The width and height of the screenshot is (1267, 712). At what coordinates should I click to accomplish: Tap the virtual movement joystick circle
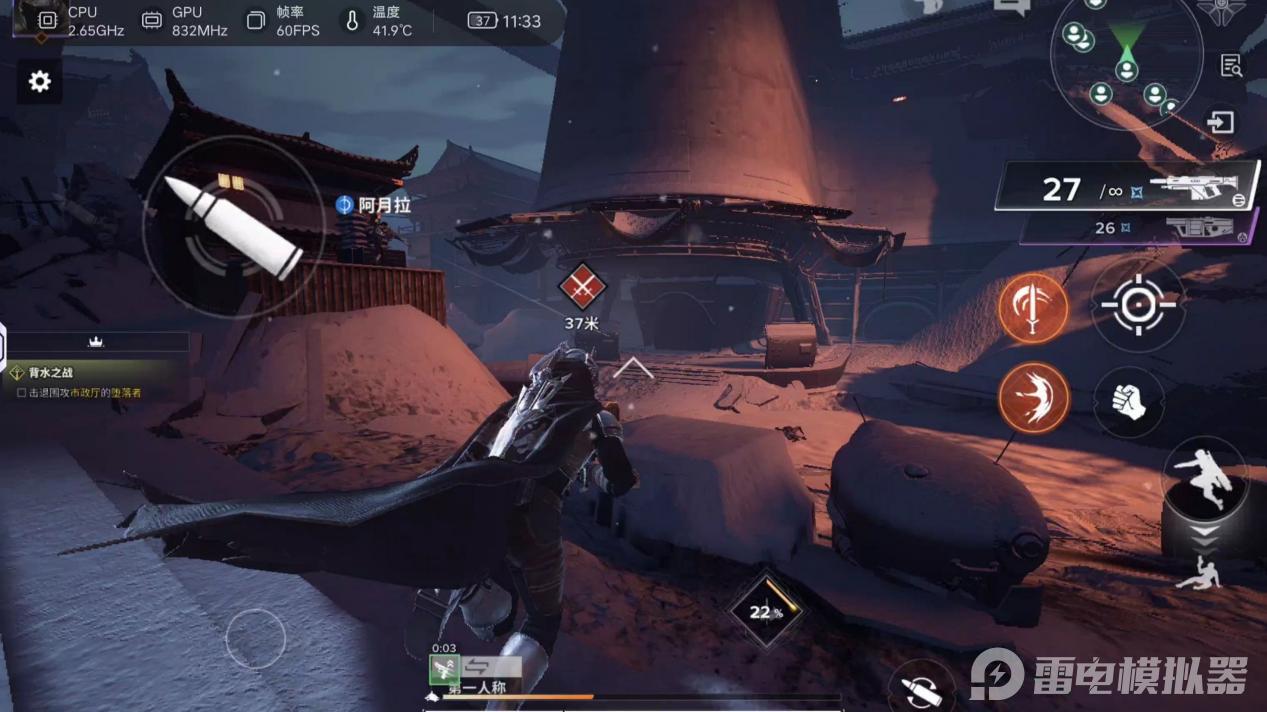[255, 638]
